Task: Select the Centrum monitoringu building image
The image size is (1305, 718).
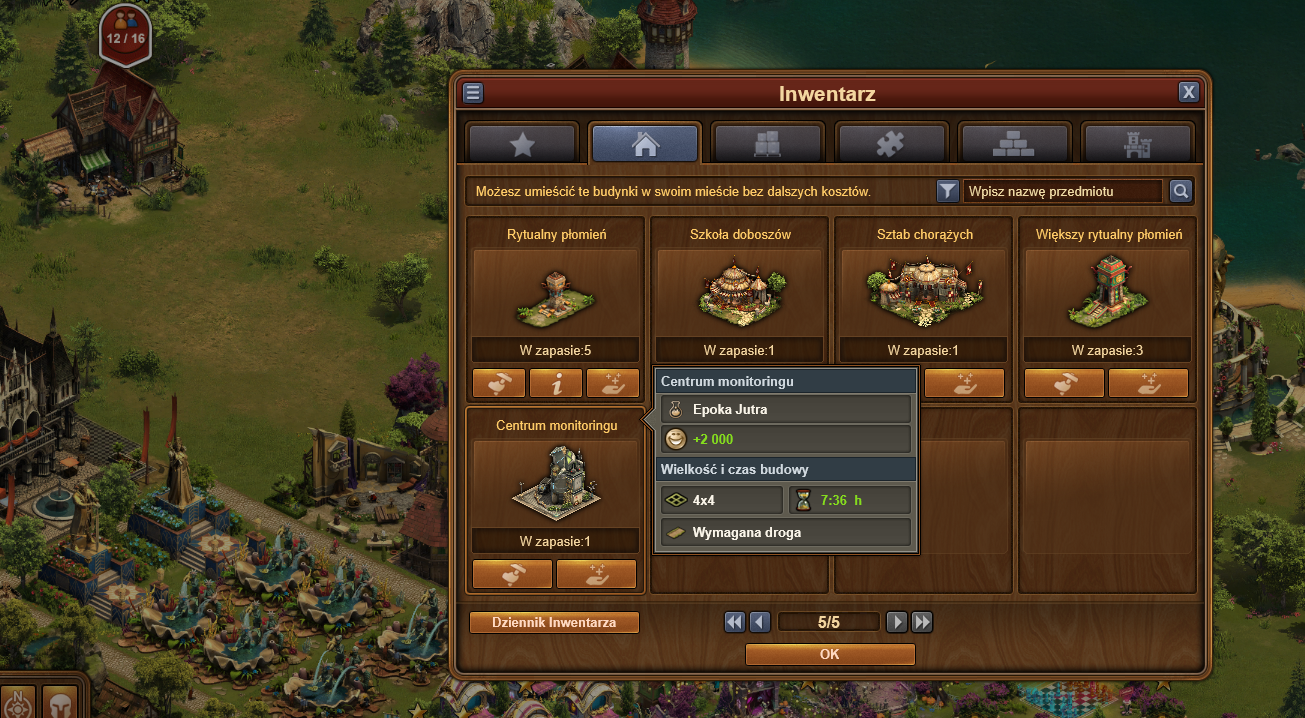Action: tap(555, 483)
